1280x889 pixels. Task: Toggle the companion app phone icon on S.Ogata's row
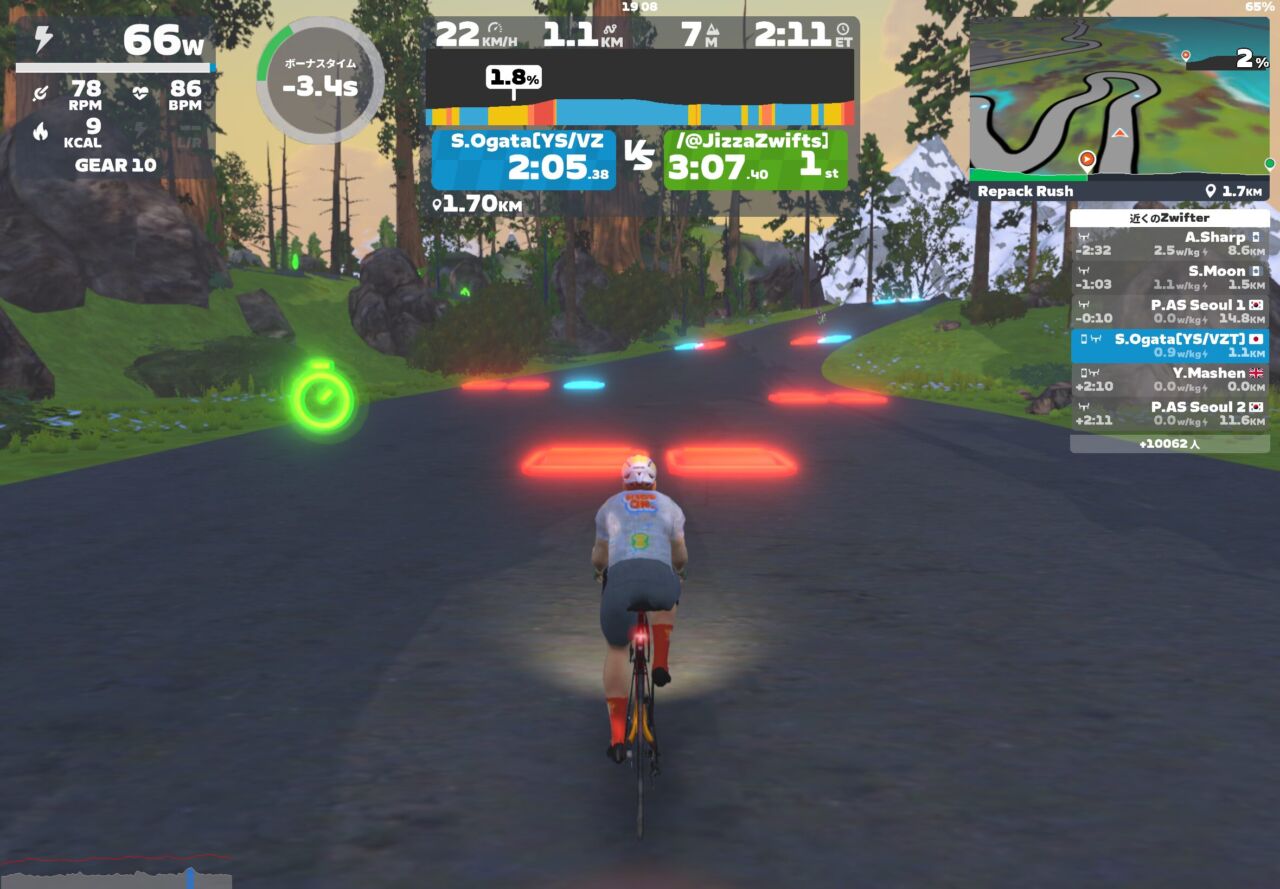1083,338
